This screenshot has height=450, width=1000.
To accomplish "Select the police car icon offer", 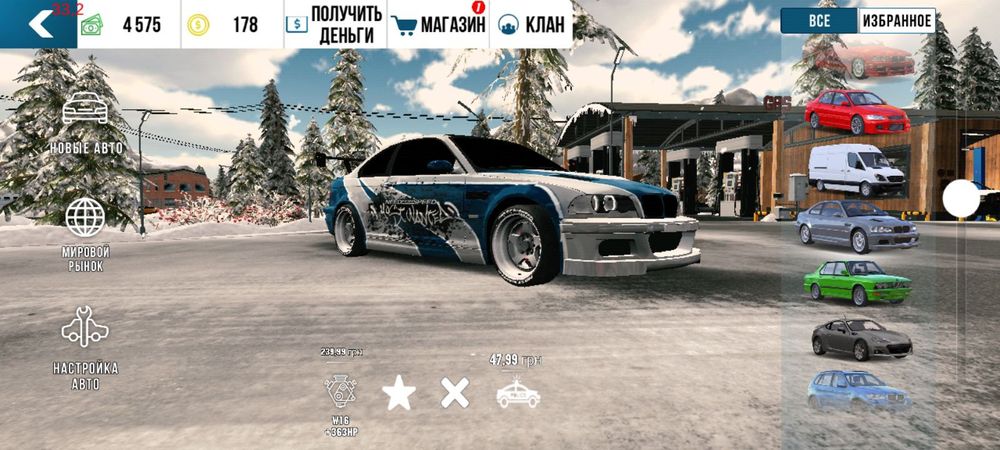I will coord(518,393).
